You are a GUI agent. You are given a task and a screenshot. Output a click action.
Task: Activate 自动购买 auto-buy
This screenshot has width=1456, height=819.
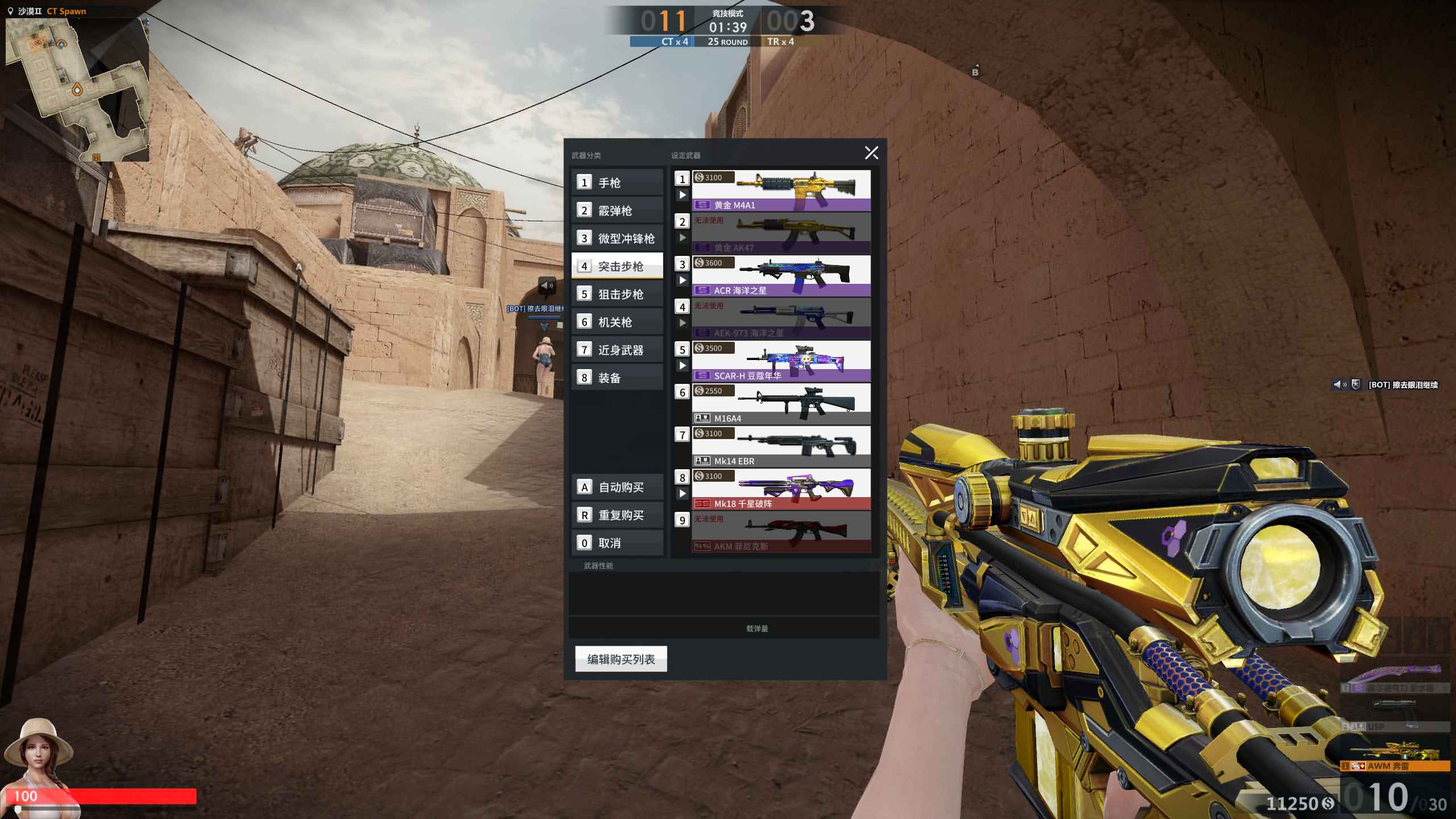pyautogui.click(x=617, y=487)
